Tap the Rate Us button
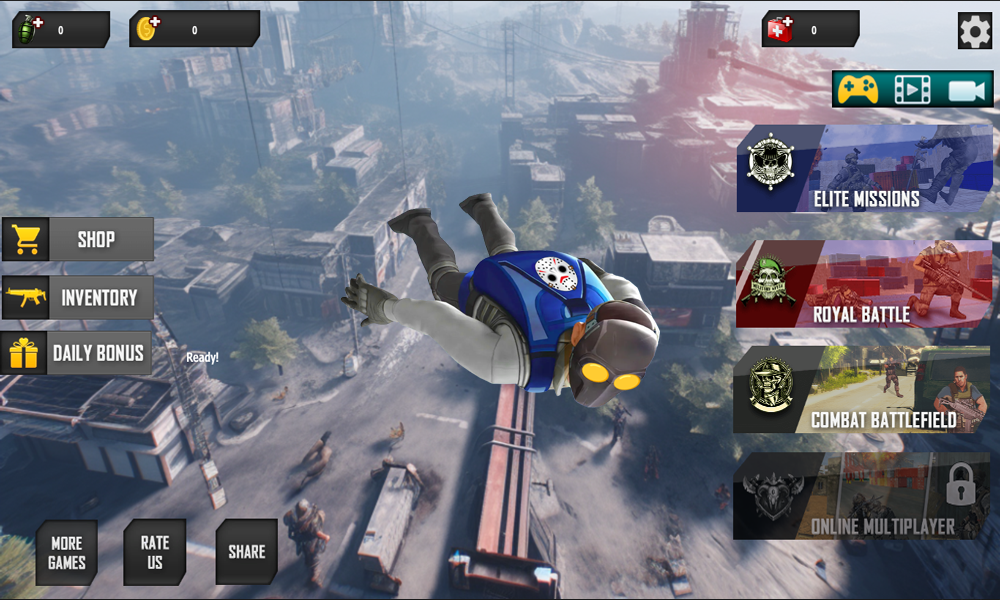1000x600 pixels. coord(155,552)
